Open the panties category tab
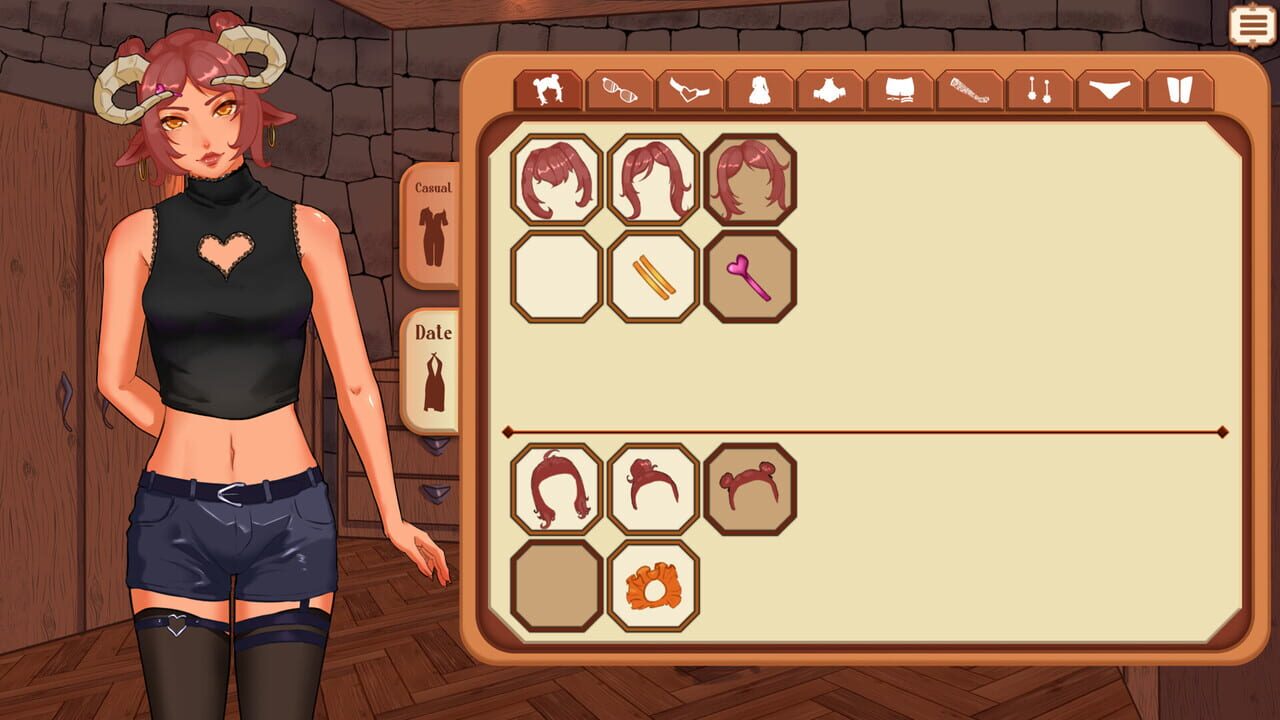The width and height of the screenshot is (1280, 720). (x=1106, y=90)
